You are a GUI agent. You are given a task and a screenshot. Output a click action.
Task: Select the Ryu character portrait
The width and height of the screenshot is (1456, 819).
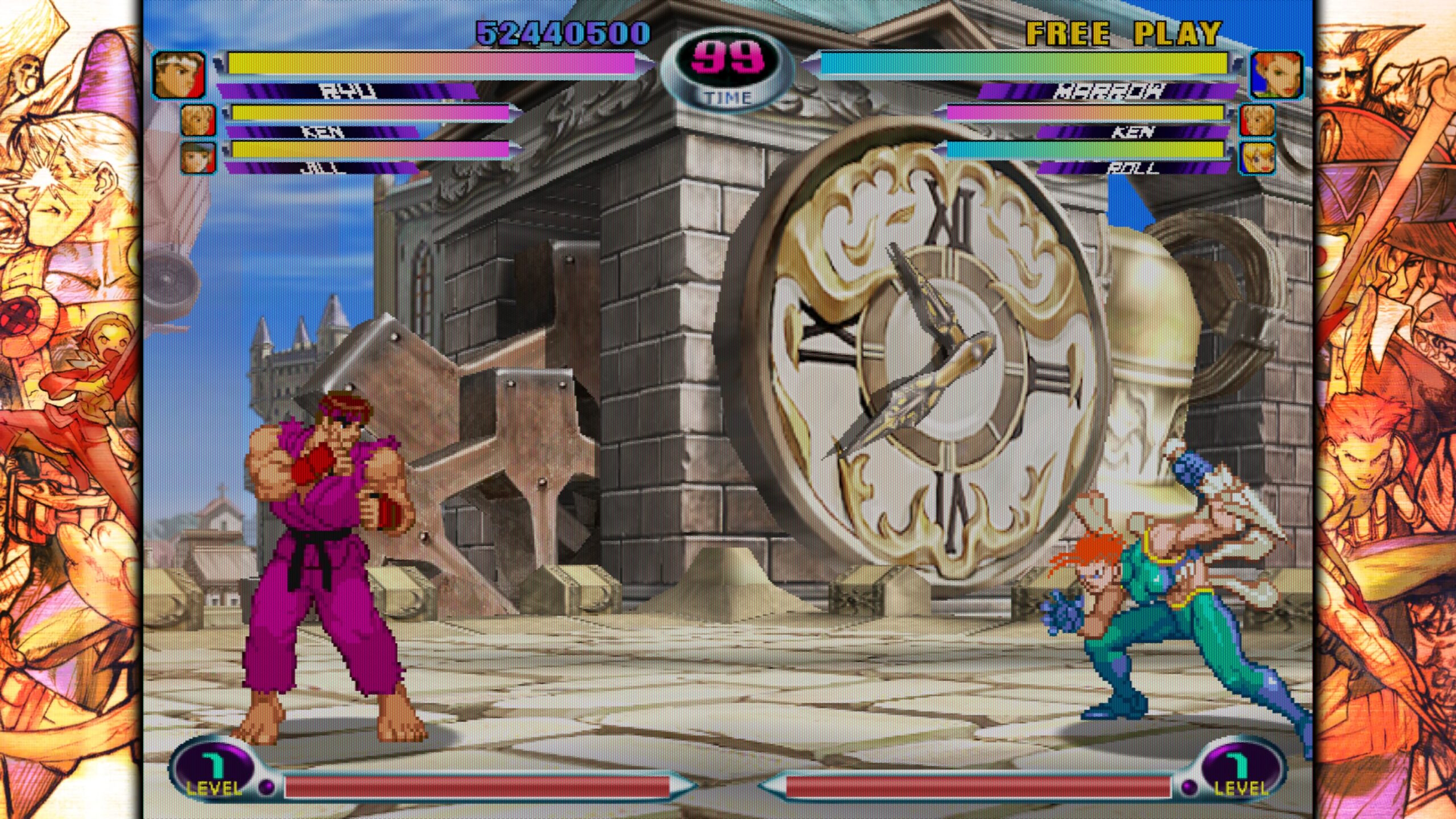pyautogui.click(x=179, y=75)
